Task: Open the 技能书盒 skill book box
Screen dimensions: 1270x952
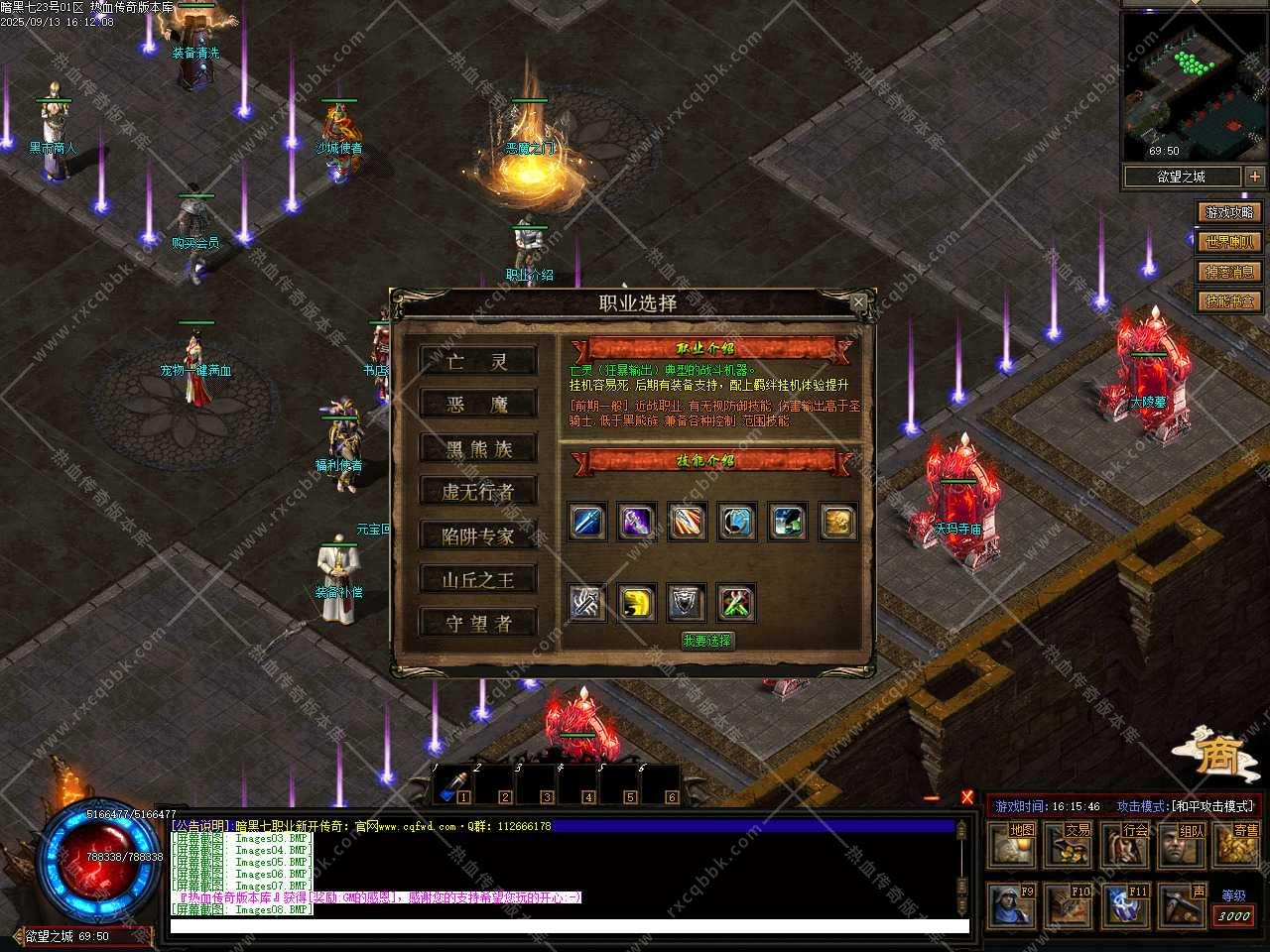Action: click(x=1229, y=301)
